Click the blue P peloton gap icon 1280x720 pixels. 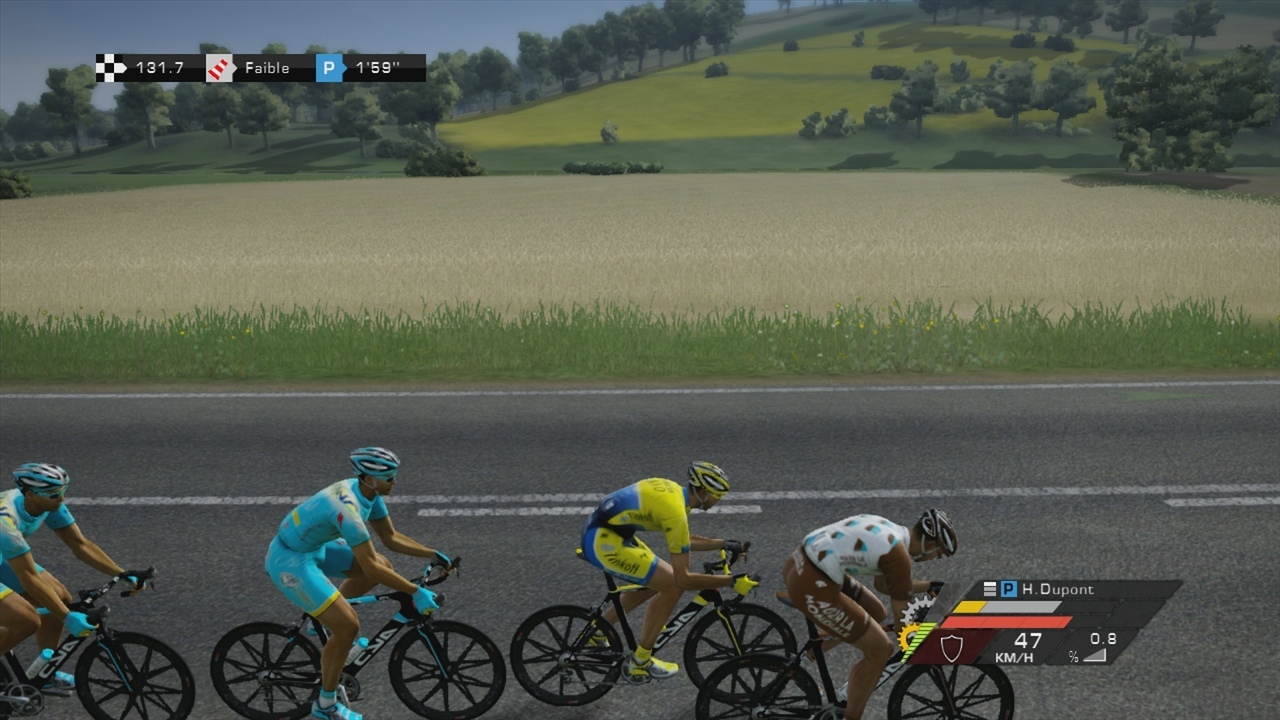tap(330, 68)
